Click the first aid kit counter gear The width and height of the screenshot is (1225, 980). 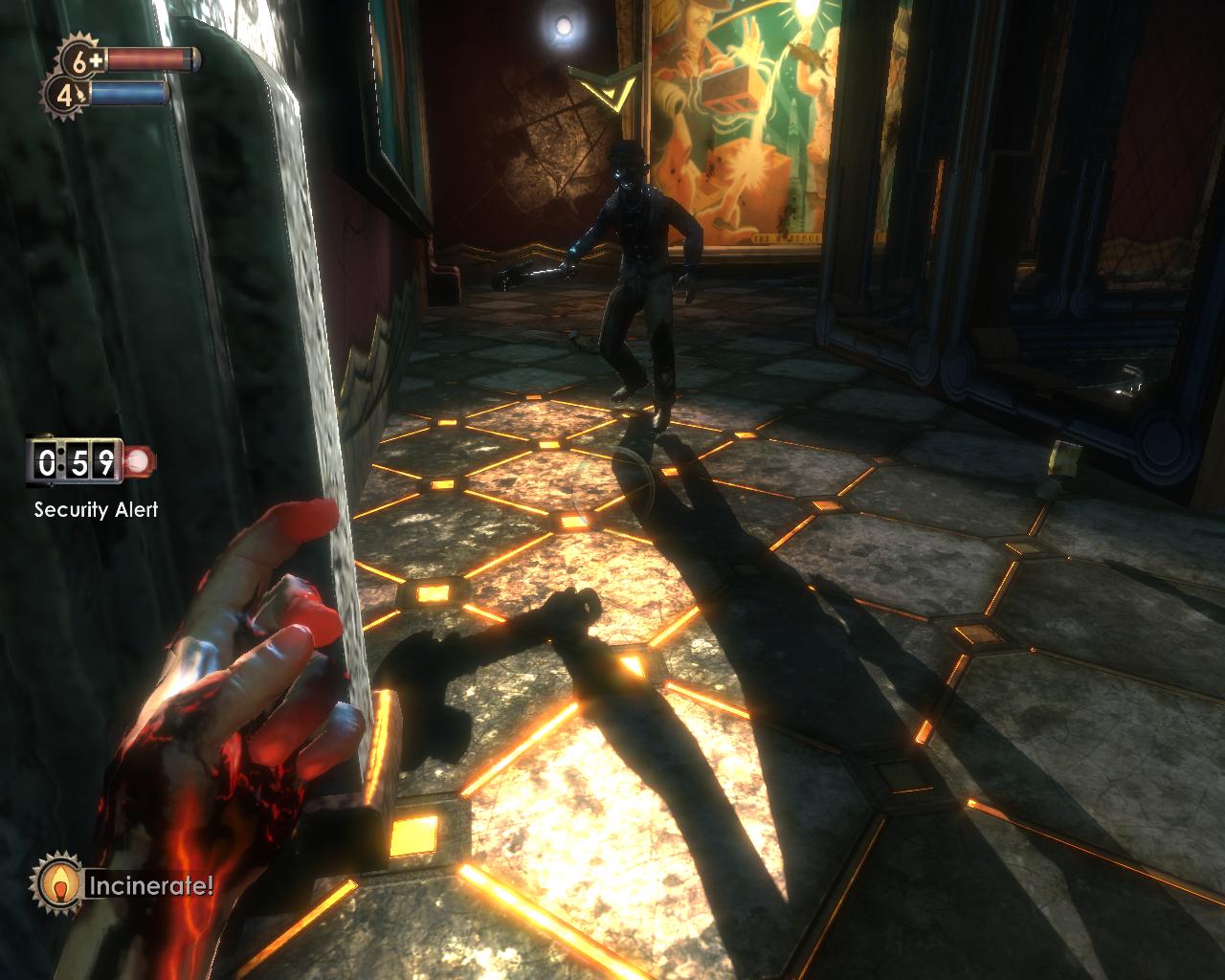[x=79, y=60]
